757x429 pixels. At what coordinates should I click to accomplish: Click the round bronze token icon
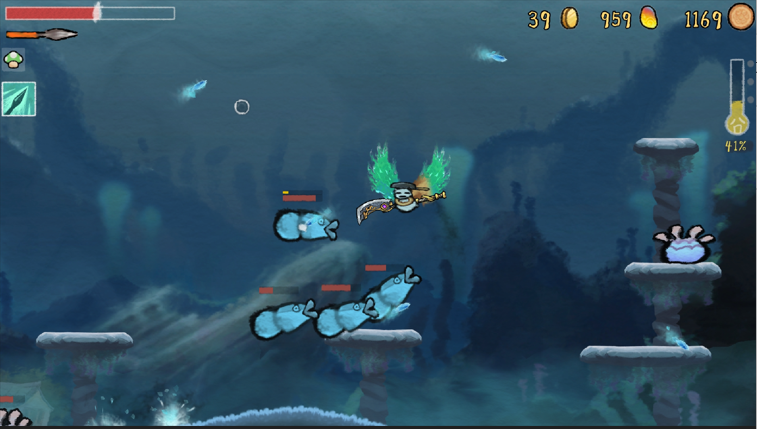click(741, 17)
